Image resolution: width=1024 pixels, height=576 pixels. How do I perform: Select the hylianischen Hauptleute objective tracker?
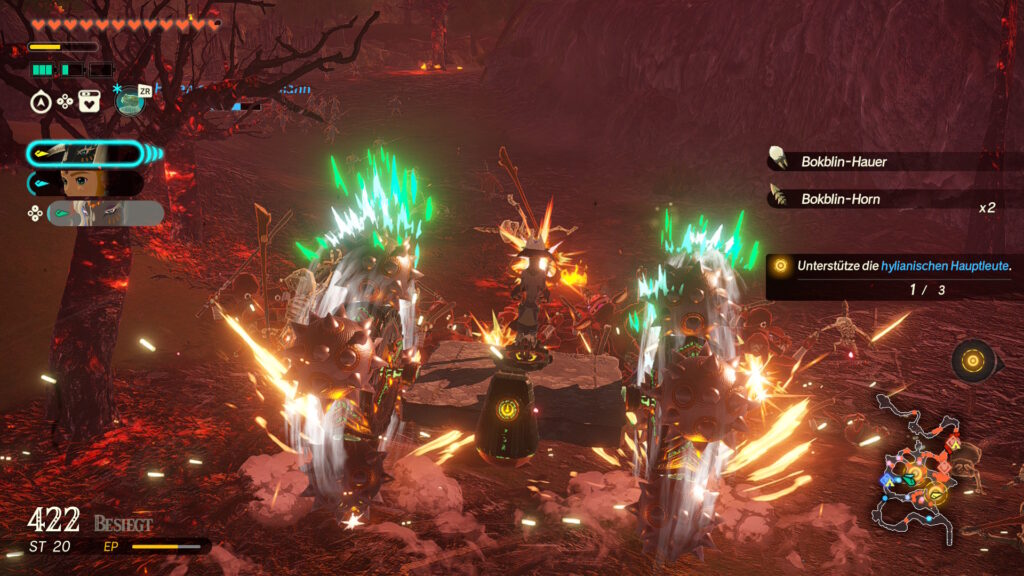coord(894,276)
